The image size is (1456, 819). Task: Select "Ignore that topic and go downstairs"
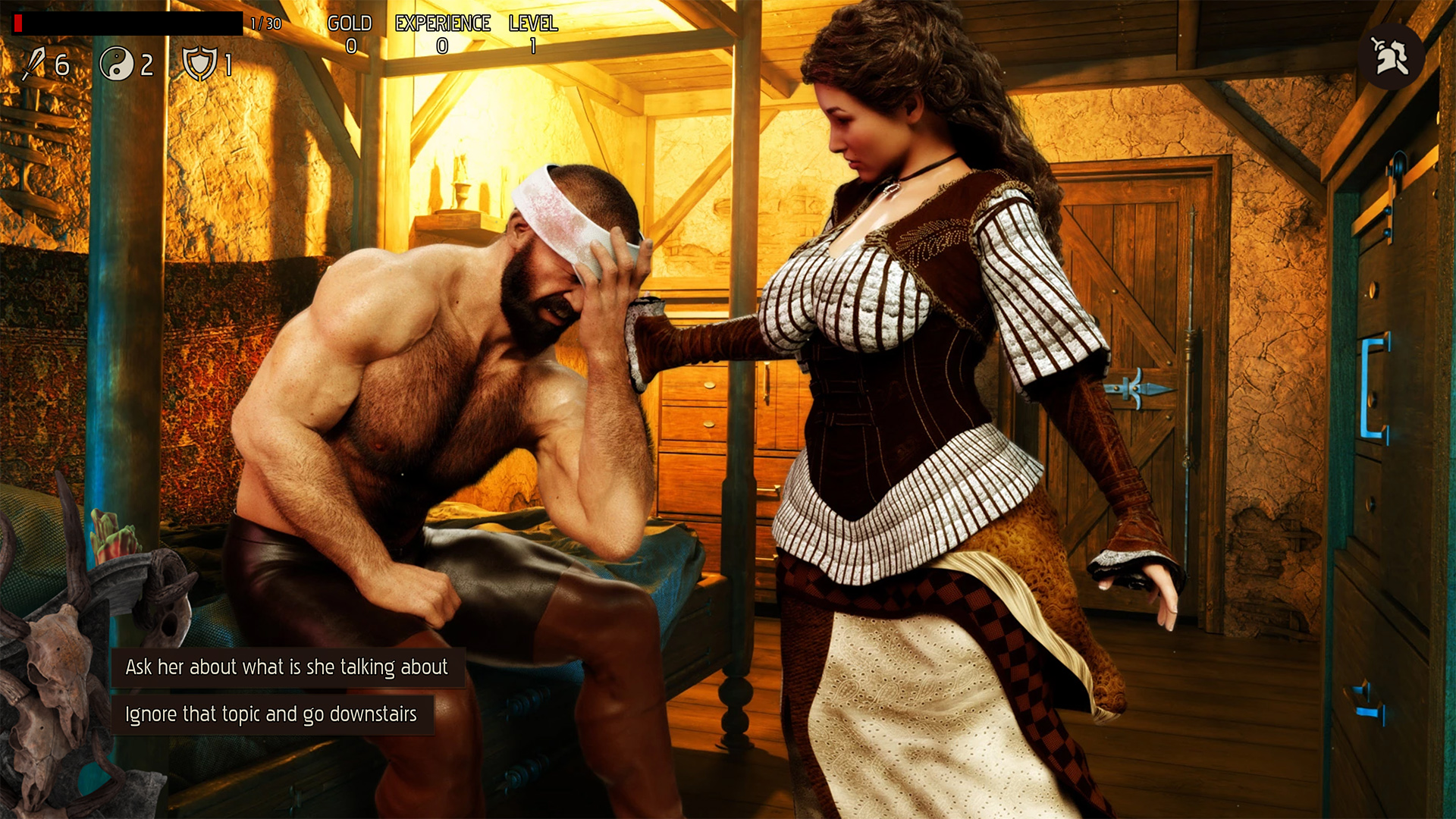(271, 714)
